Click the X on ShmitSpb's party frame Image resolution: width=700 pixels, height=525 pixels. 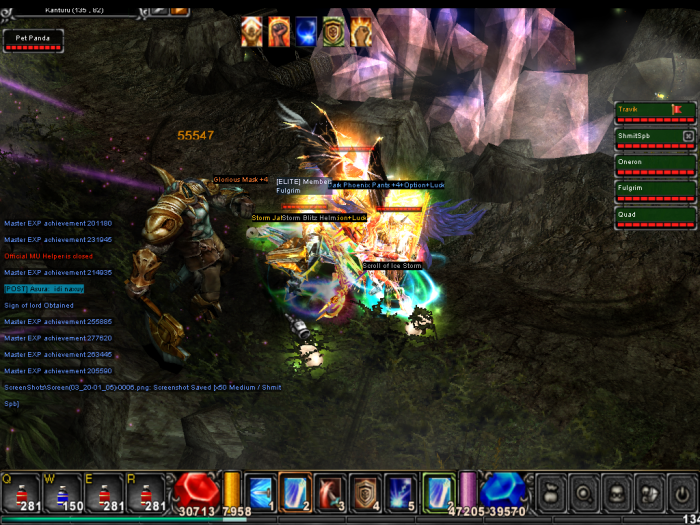688,136
